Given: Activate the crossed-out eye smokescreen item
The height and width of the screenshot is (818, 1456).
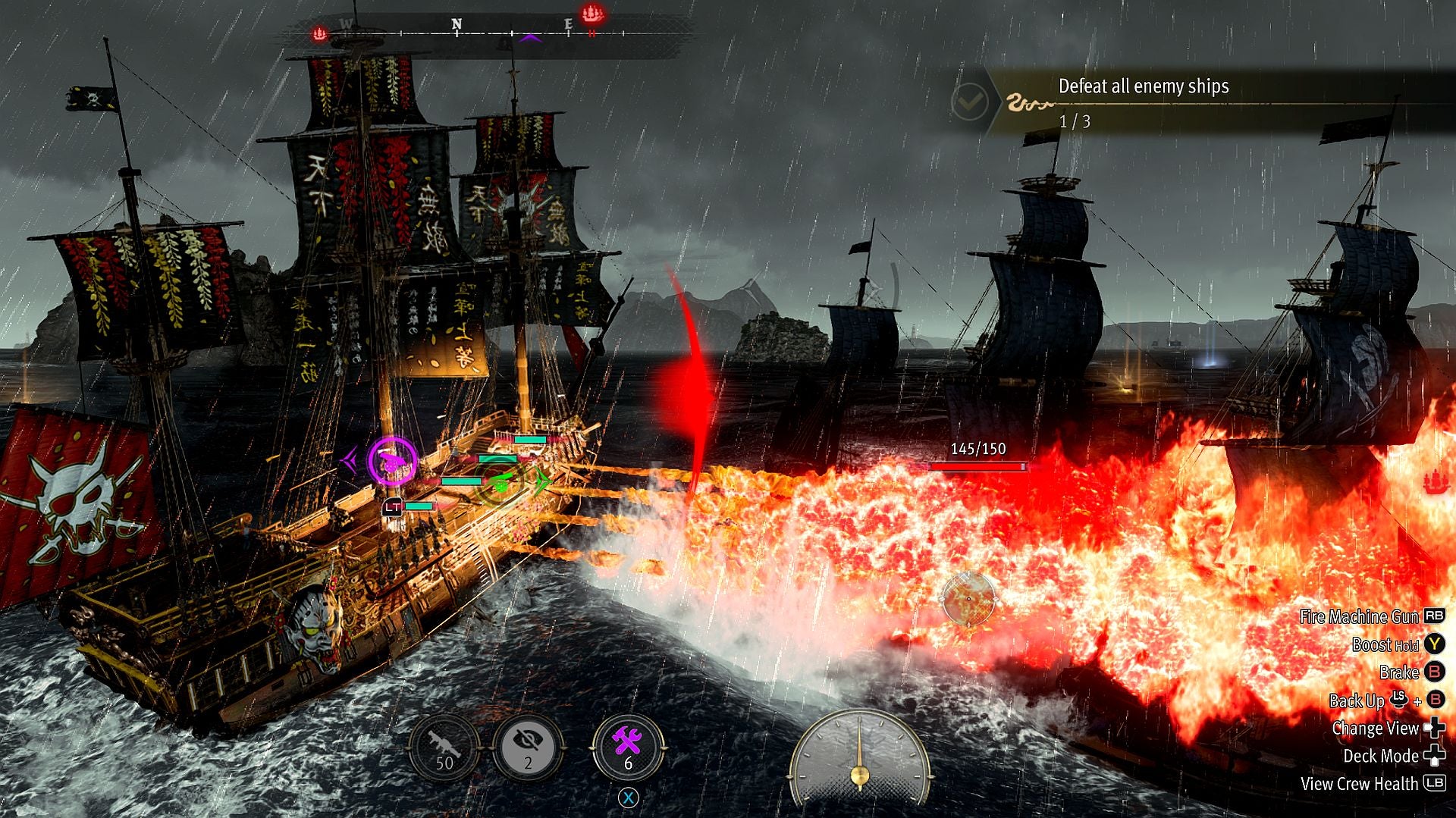Looking at the screenshot, I should point(529,747).
